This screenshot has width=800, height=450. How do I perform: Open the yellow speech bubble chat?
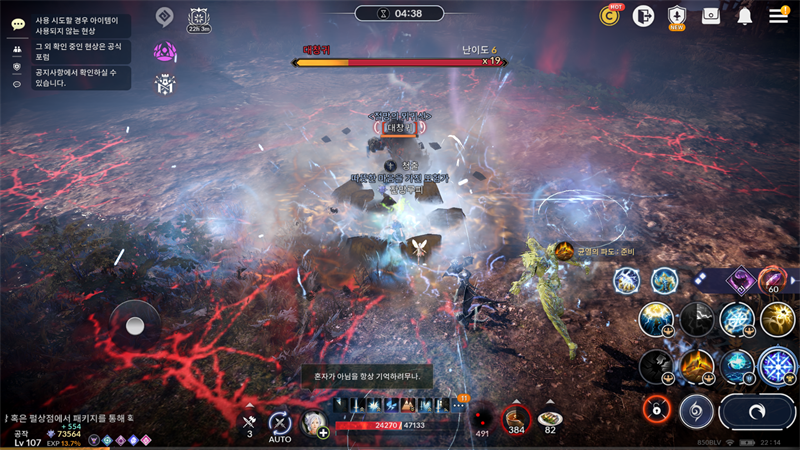(17, 24)
